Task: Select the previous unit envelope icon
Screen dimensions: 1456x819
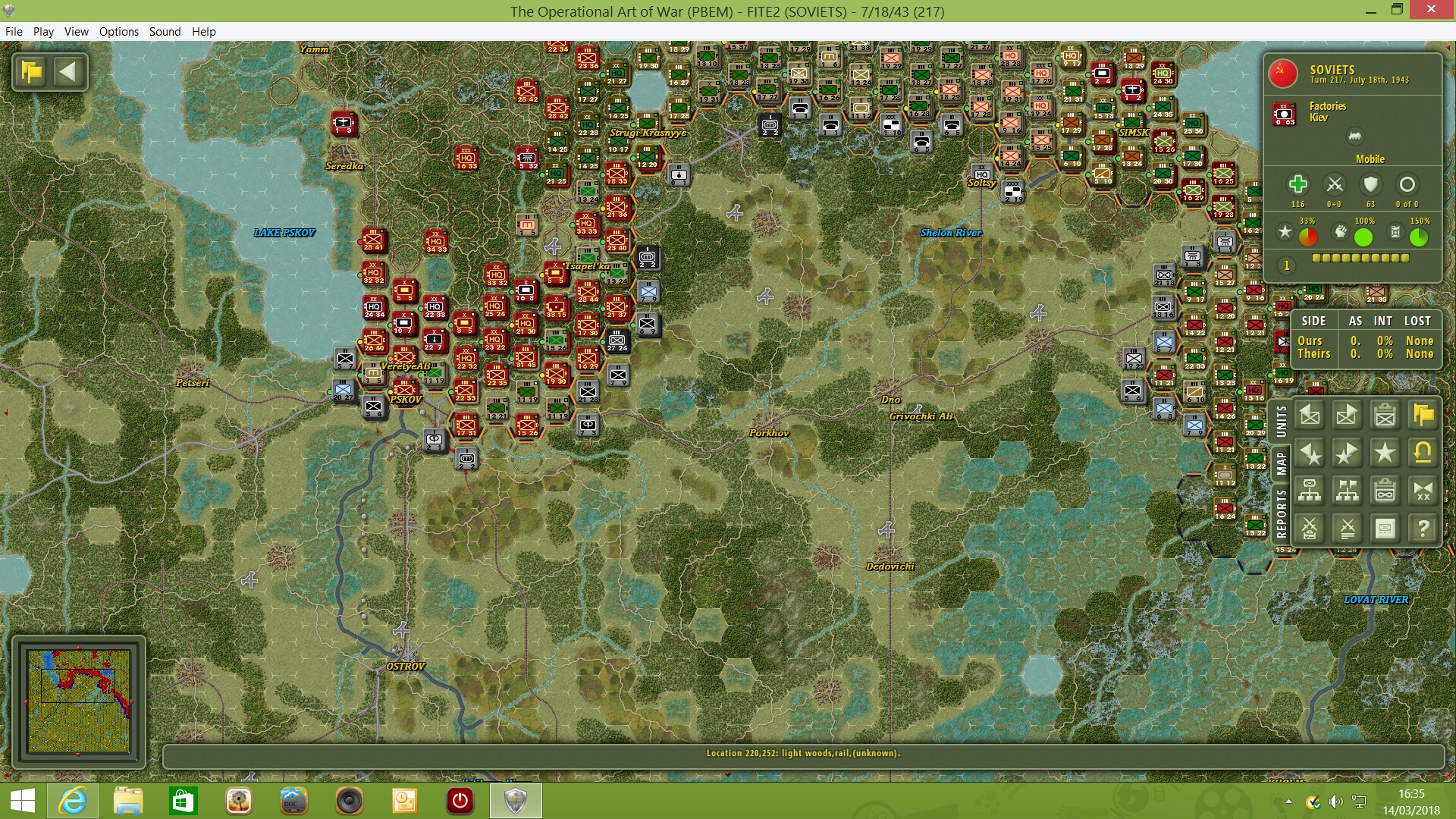Action: (x=1311, y=416)
